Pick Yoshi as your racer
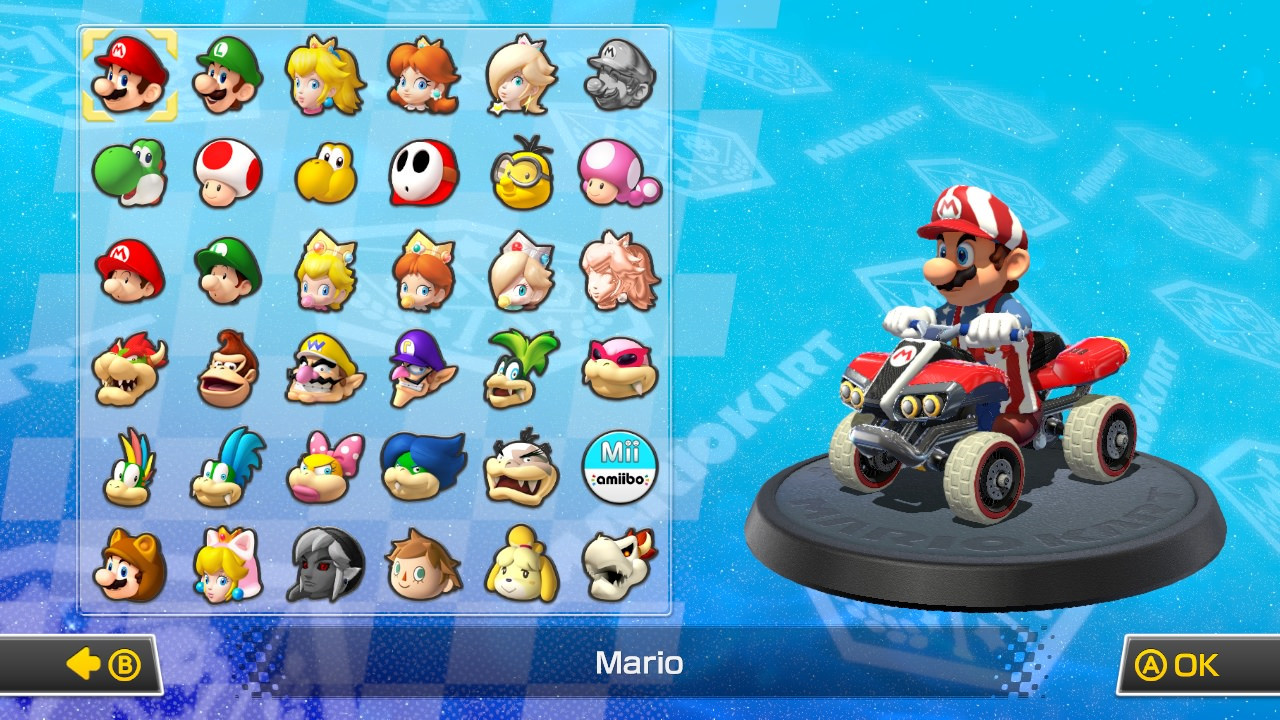The image size is (1280, 720). pyautogui.click(x=128, y=173)
